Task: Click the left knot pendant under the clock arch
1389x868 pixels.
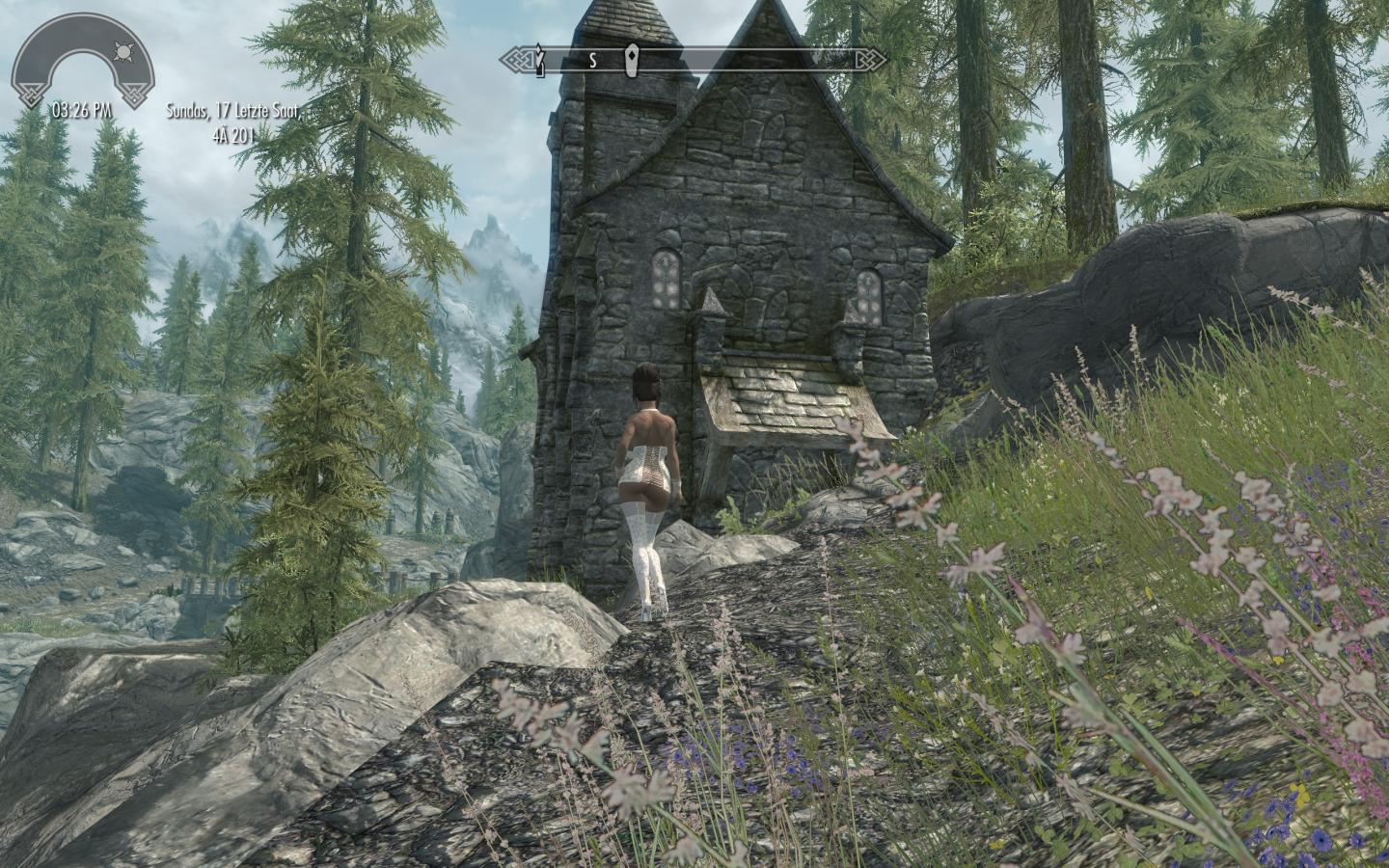Action: point(31,94)
